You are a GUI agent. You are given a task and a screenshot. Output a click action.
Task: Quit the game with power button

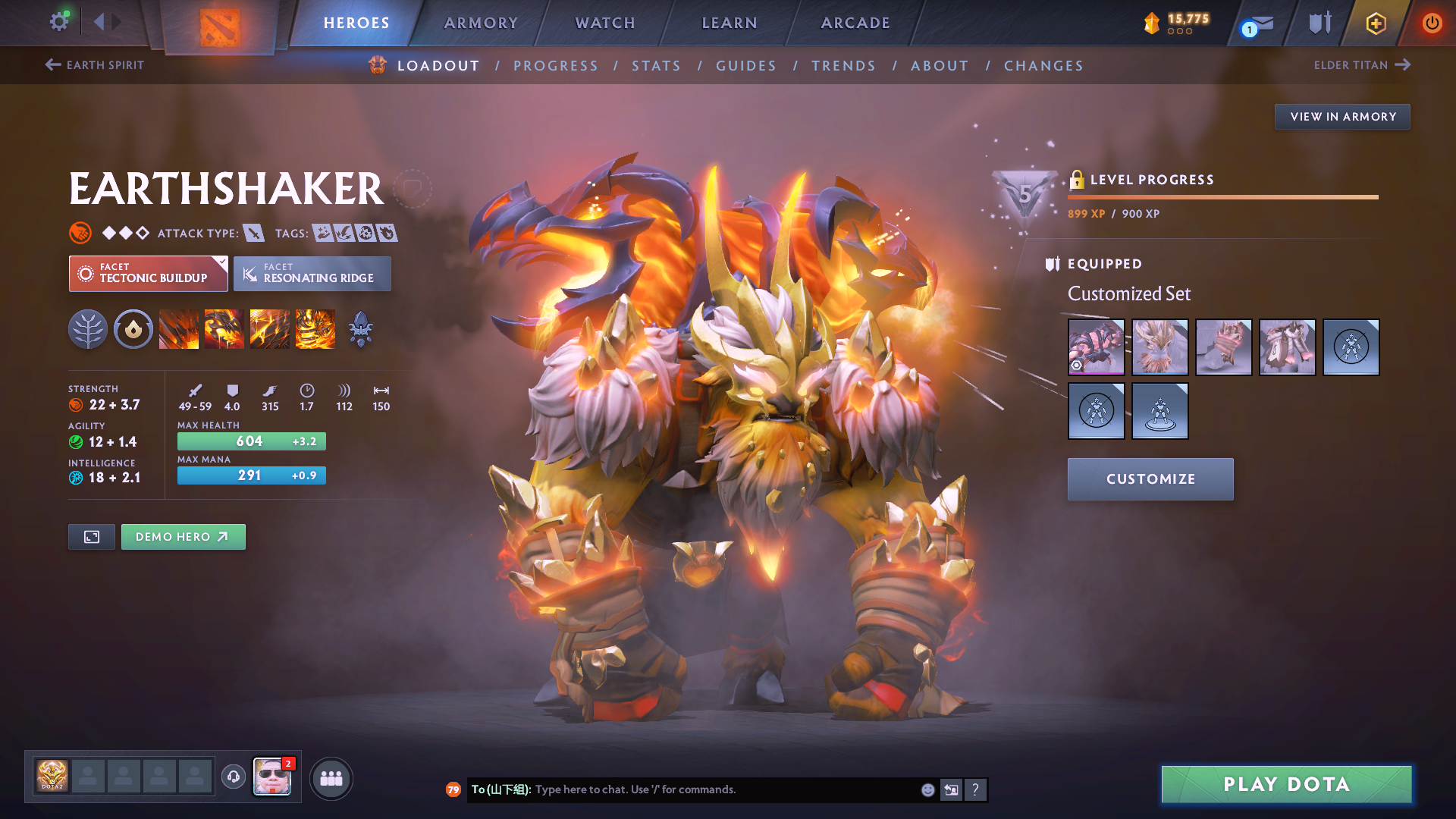pos(1432,23)
